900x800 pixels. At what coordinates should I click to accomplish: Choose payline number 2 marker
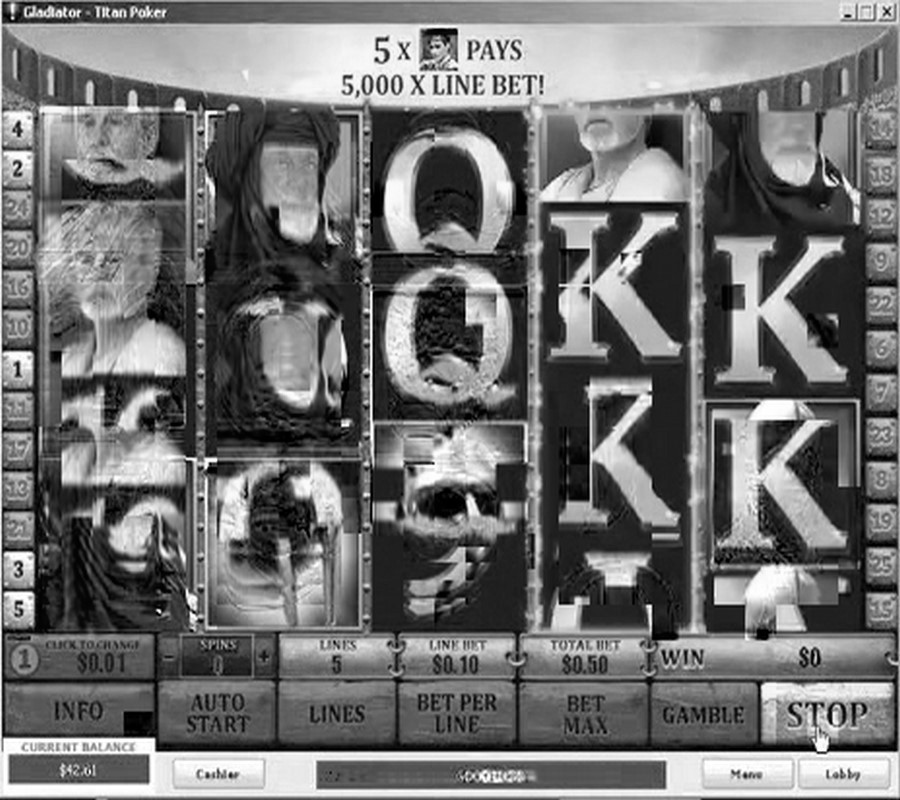17,168
